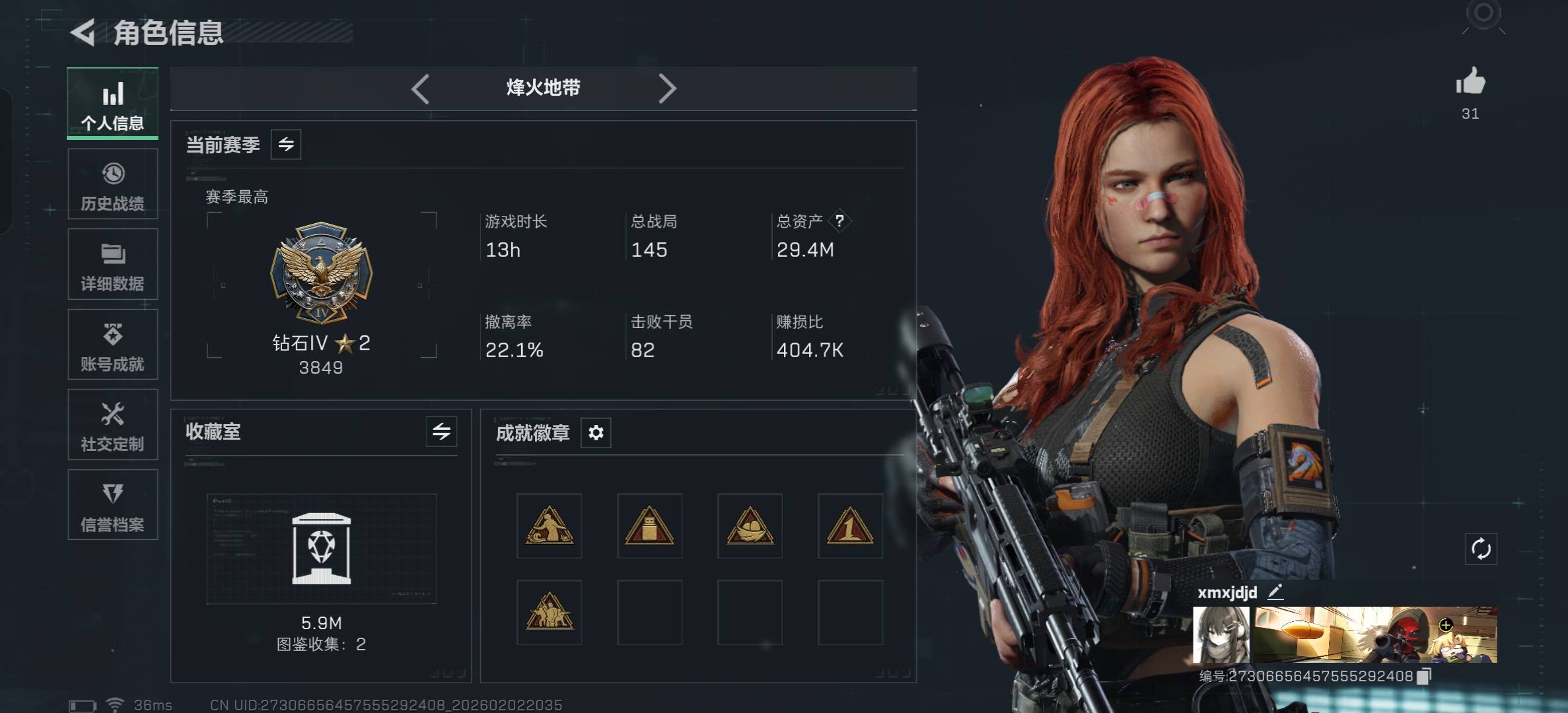
Task: Select the 账号成就 tab
Action: (x=112, y=345)
